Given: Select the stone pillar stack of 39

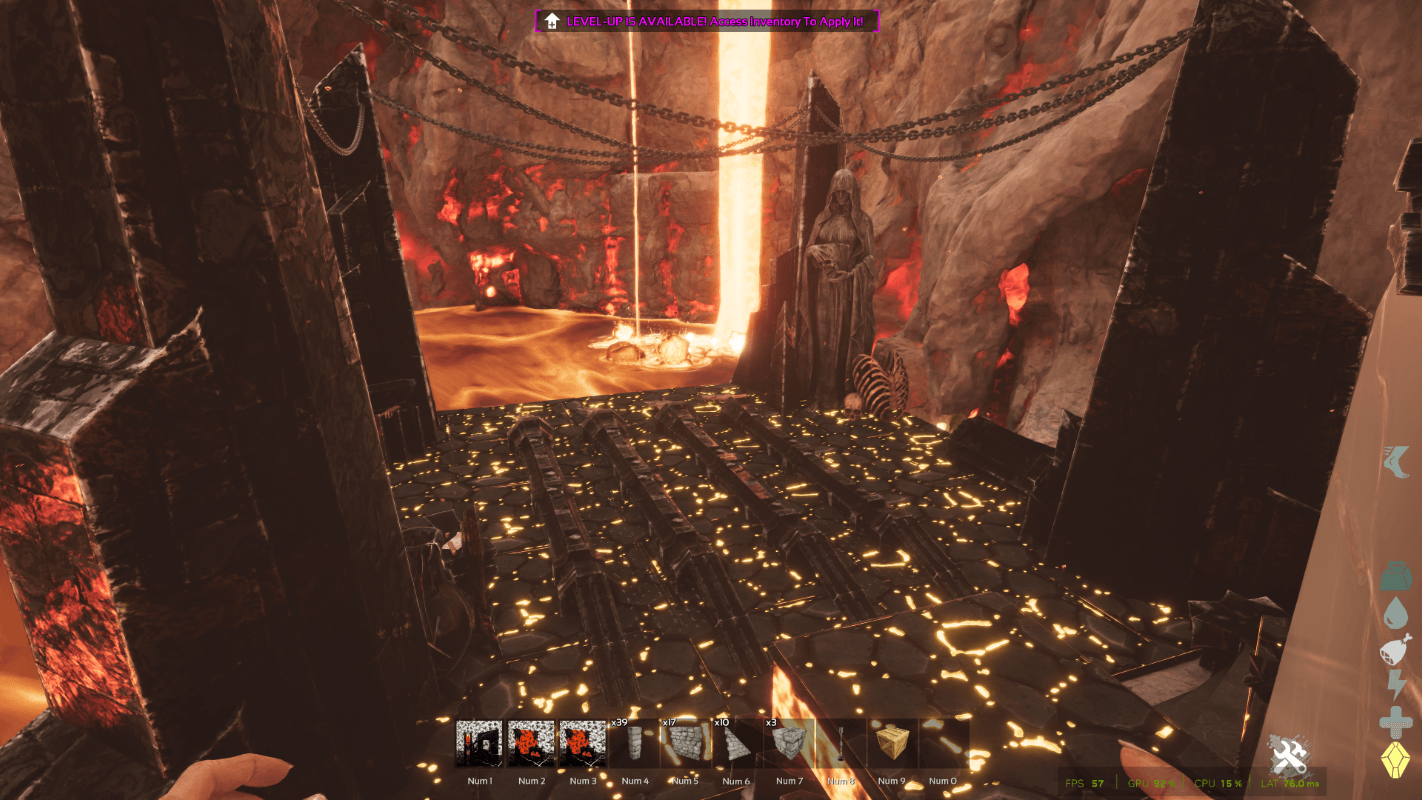Looking at the screenshot, I should (634, 744).
